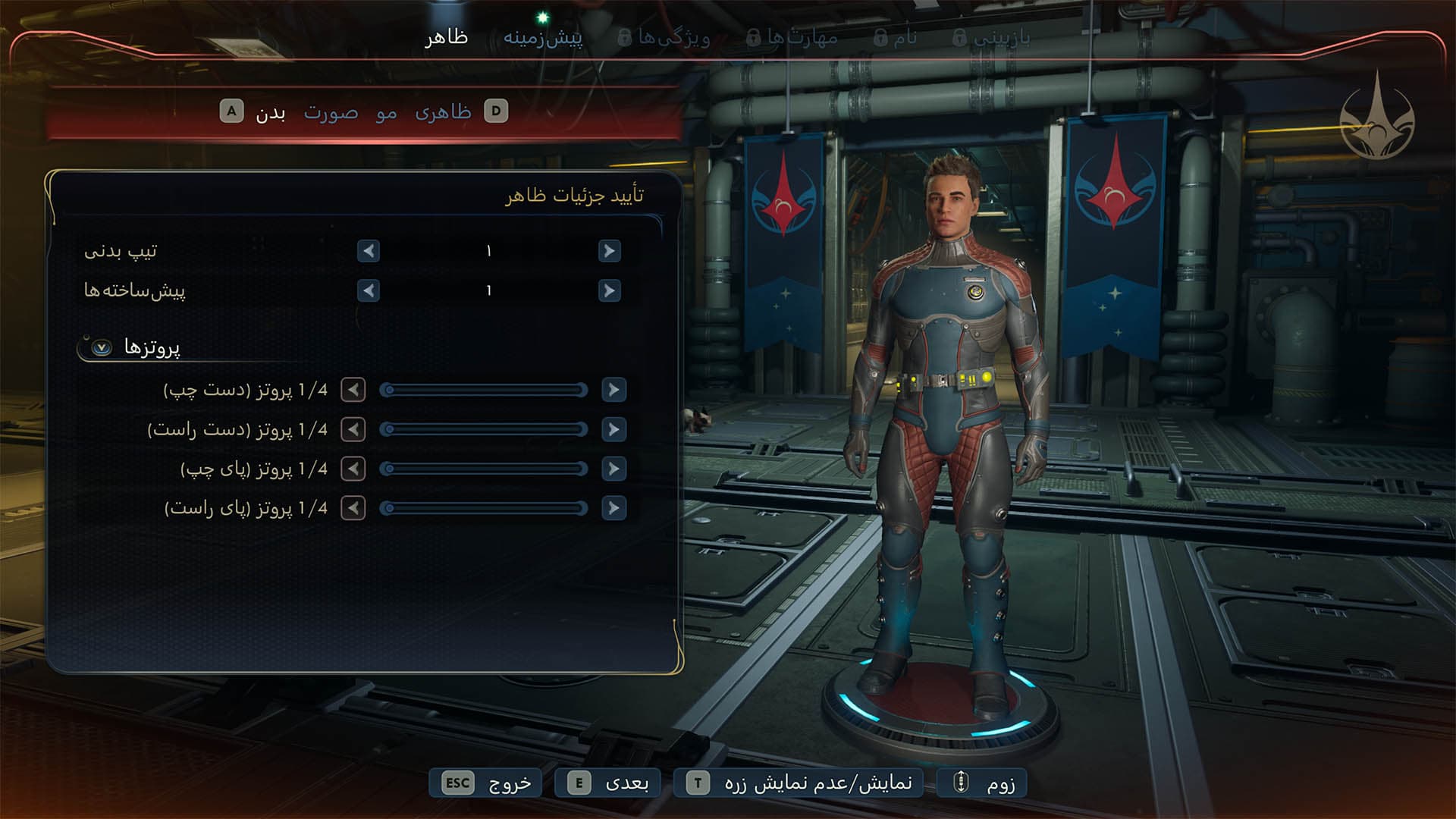1456x819 pixels.
Task: Previous right-hand prosthesis (دست راست) arrow
Action: tap(353, 429)
